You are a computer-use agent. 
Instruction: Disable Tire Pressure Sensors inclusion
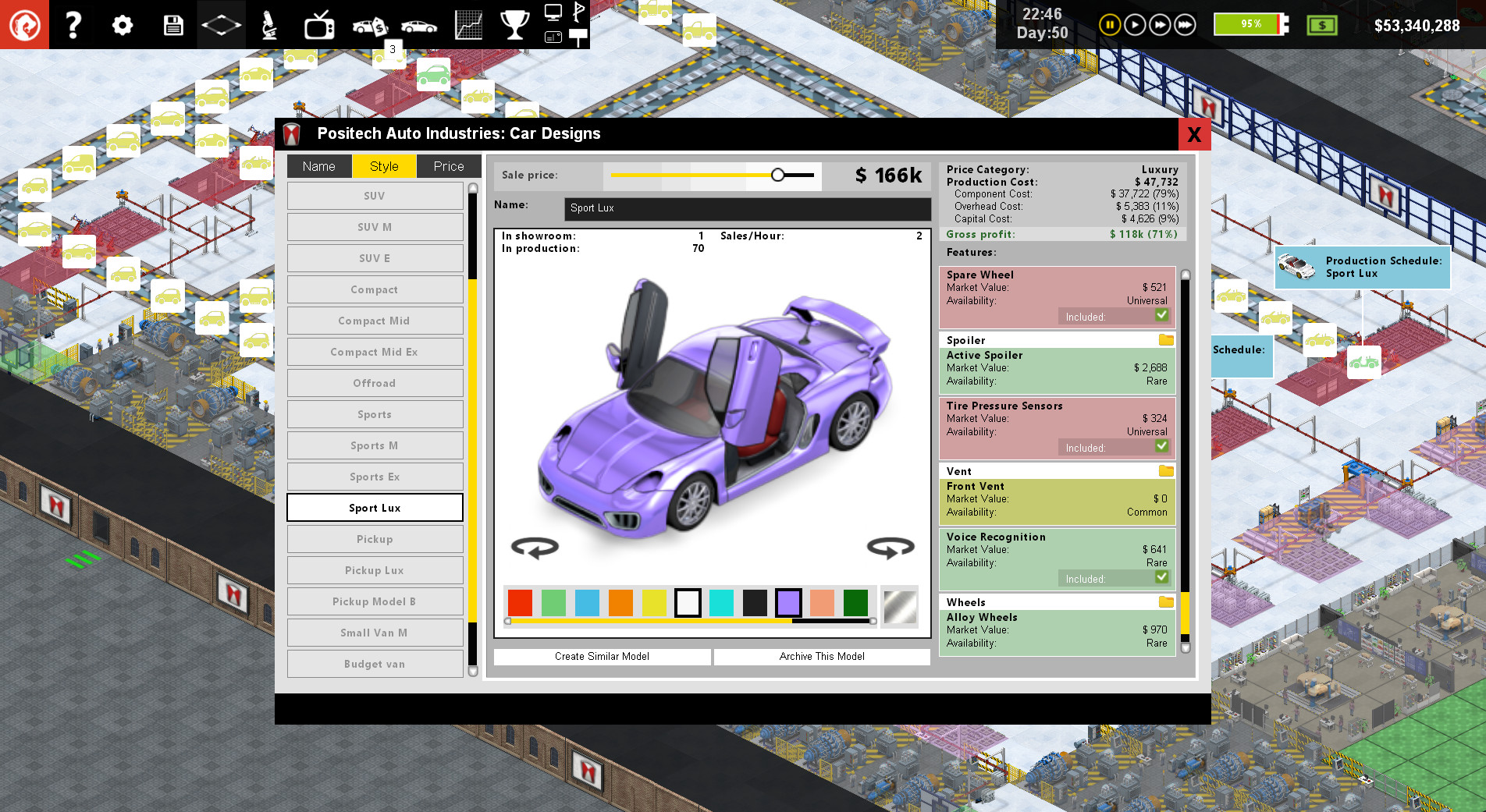pos(1162,446)
